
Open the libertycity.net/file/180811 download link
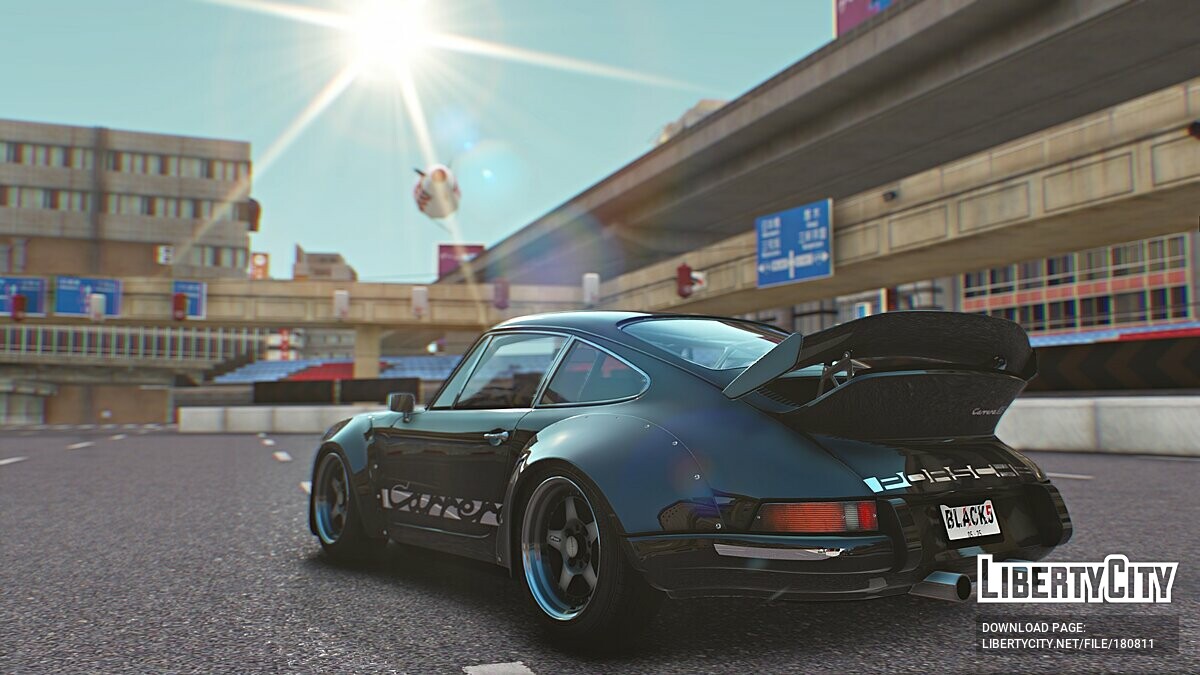point(1067,644)
